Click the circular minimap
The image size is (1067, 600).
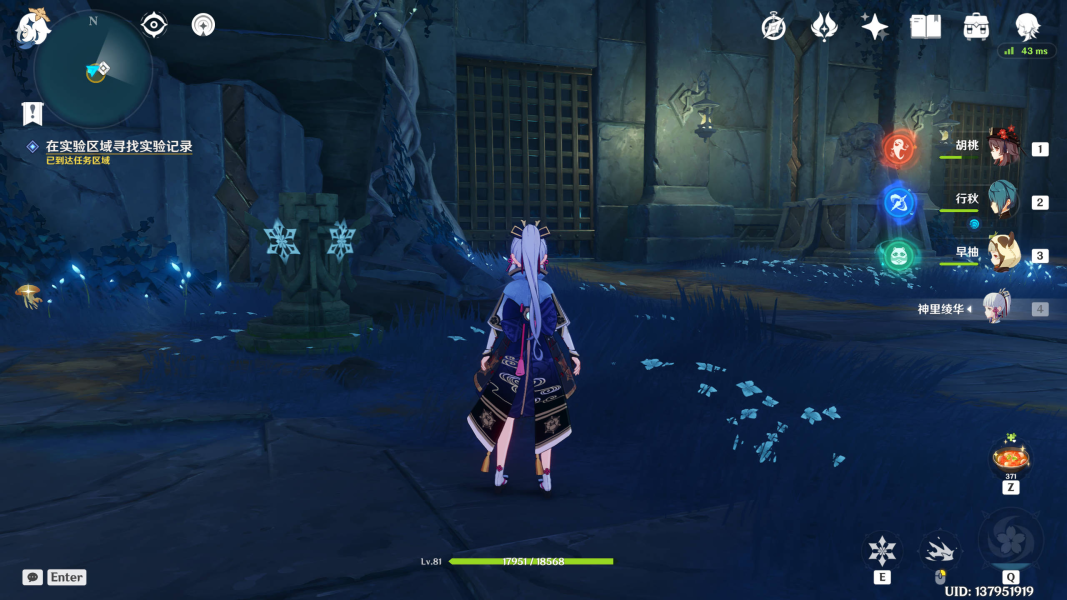[x=93, y=70]
